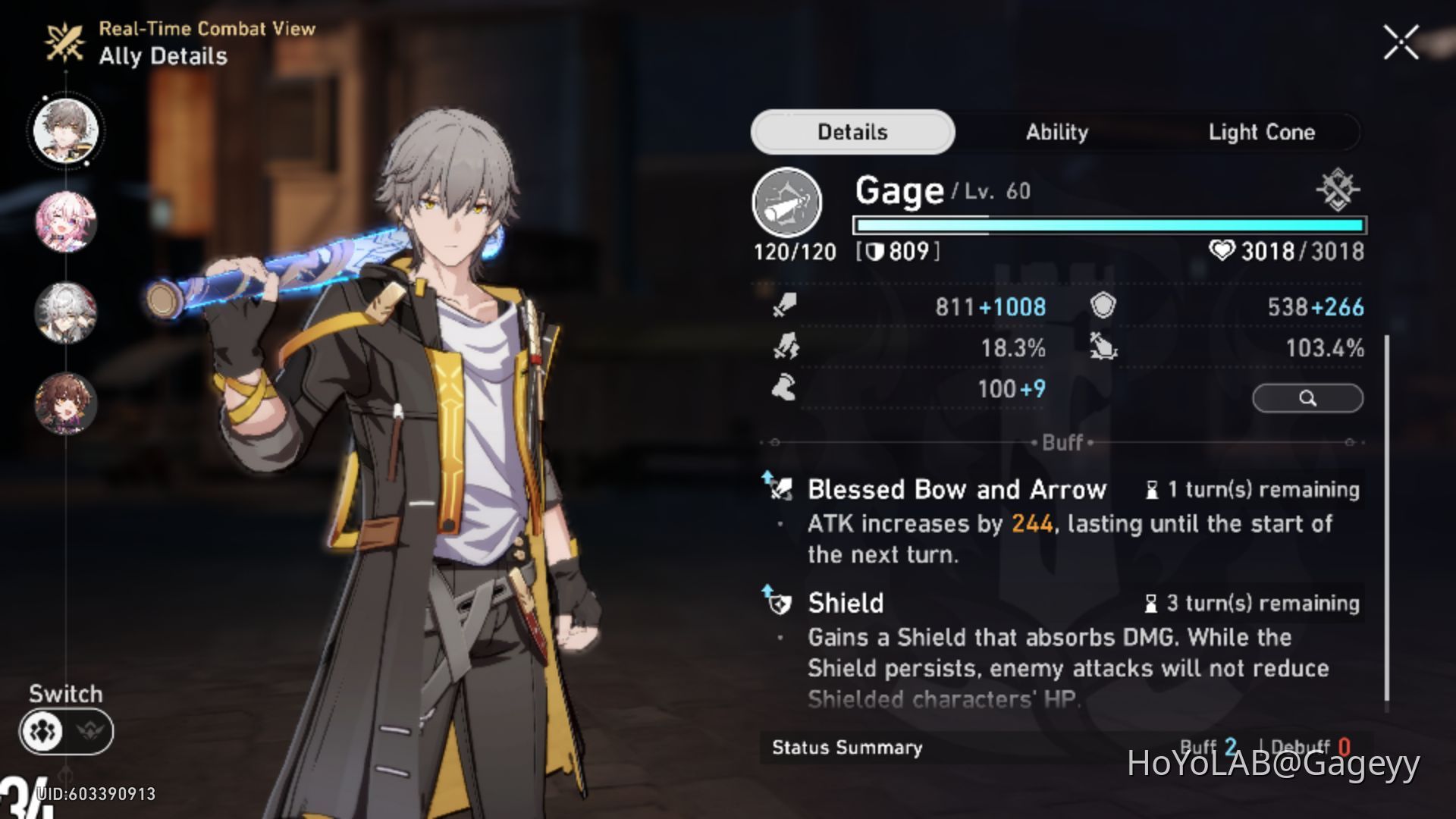Select Gage's character portrait thumbnail

[x=66, y=130]
